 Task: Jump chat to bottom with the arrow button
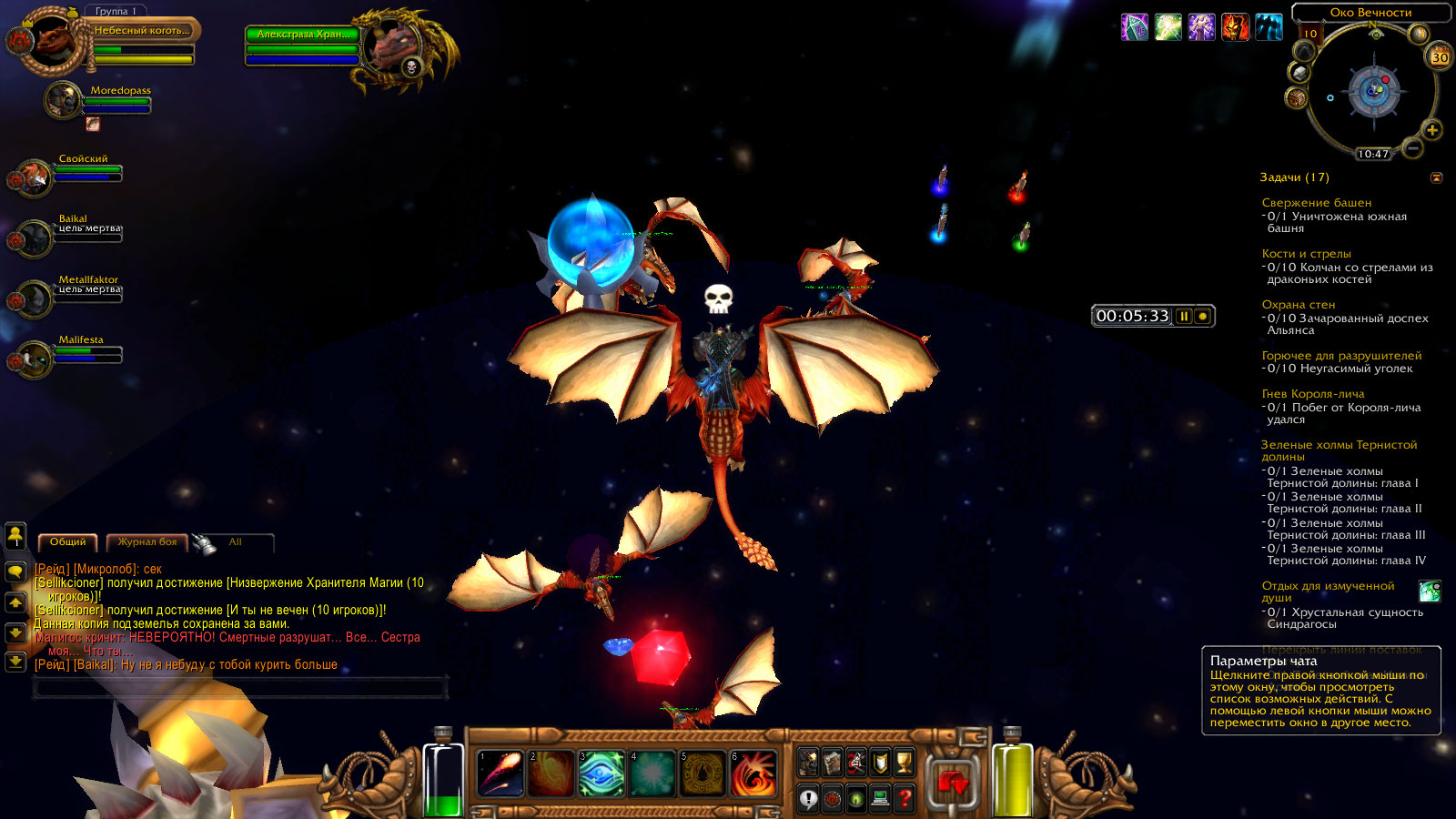(15, 662)
